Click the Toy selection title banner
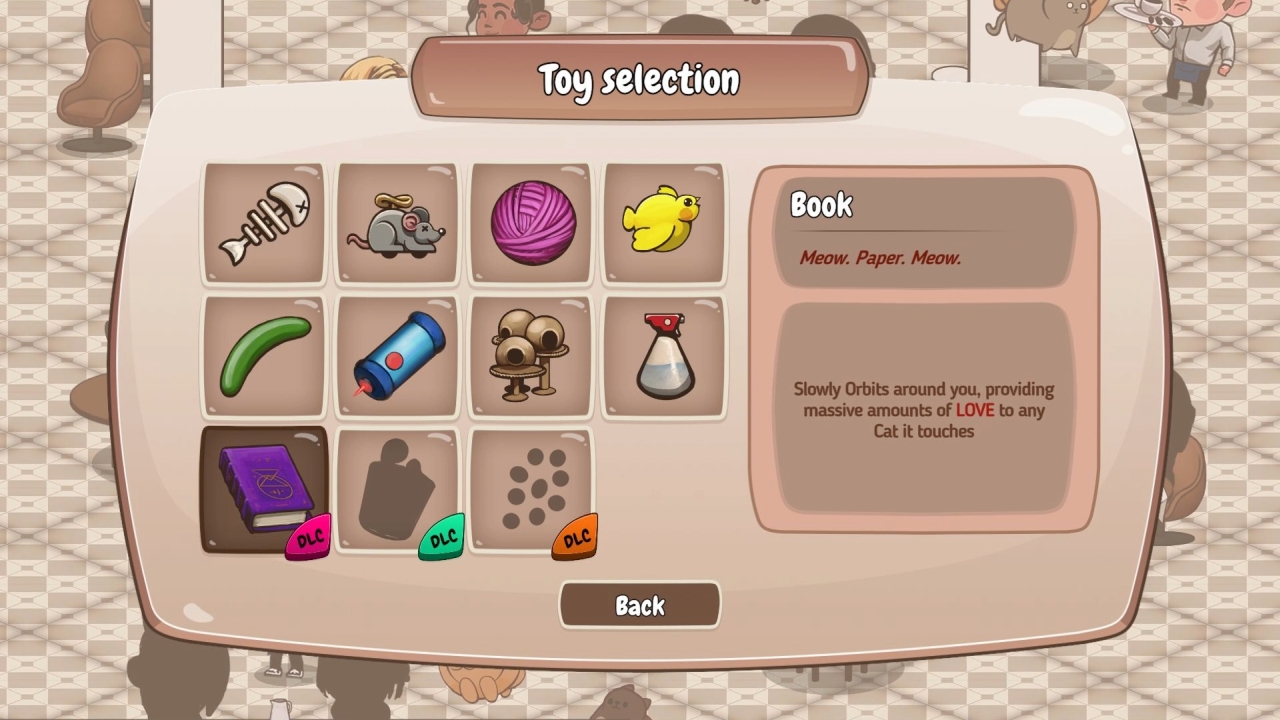Image resolution: width=1280 pixels, height=720 pixels. (x=639, y=77)
